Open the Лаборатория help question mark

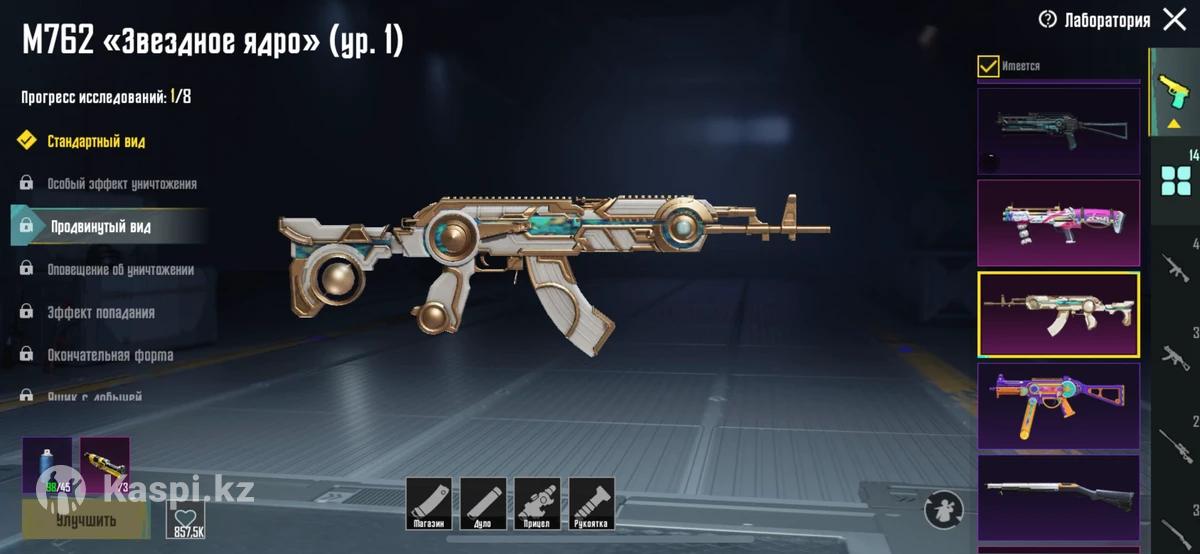coord(1048,19)
